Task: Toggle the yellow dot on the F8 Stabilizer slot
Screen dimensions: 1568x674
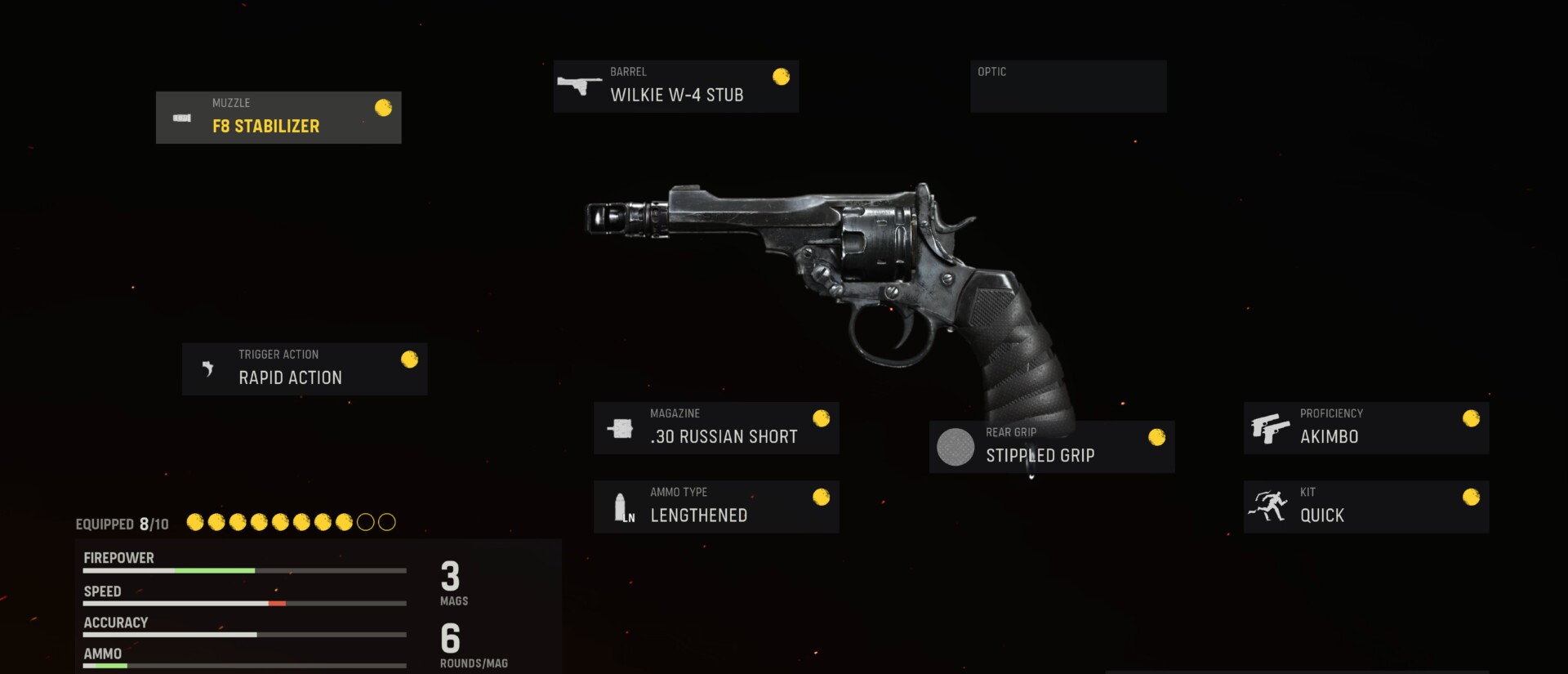Action: (x=383, y=107)
